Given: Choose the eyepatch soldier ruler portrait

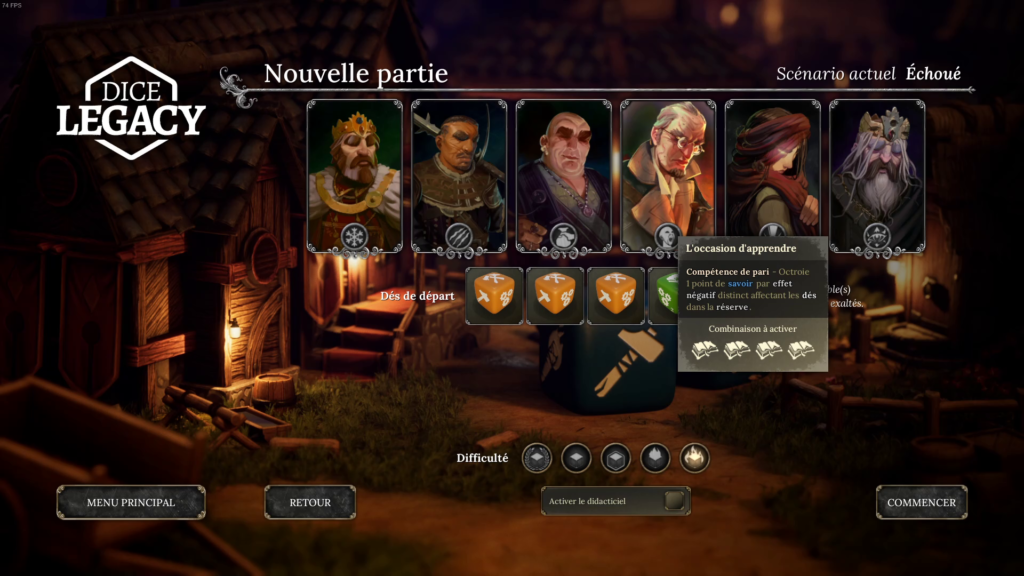Looking at the screenshot, I should [459, 168].
